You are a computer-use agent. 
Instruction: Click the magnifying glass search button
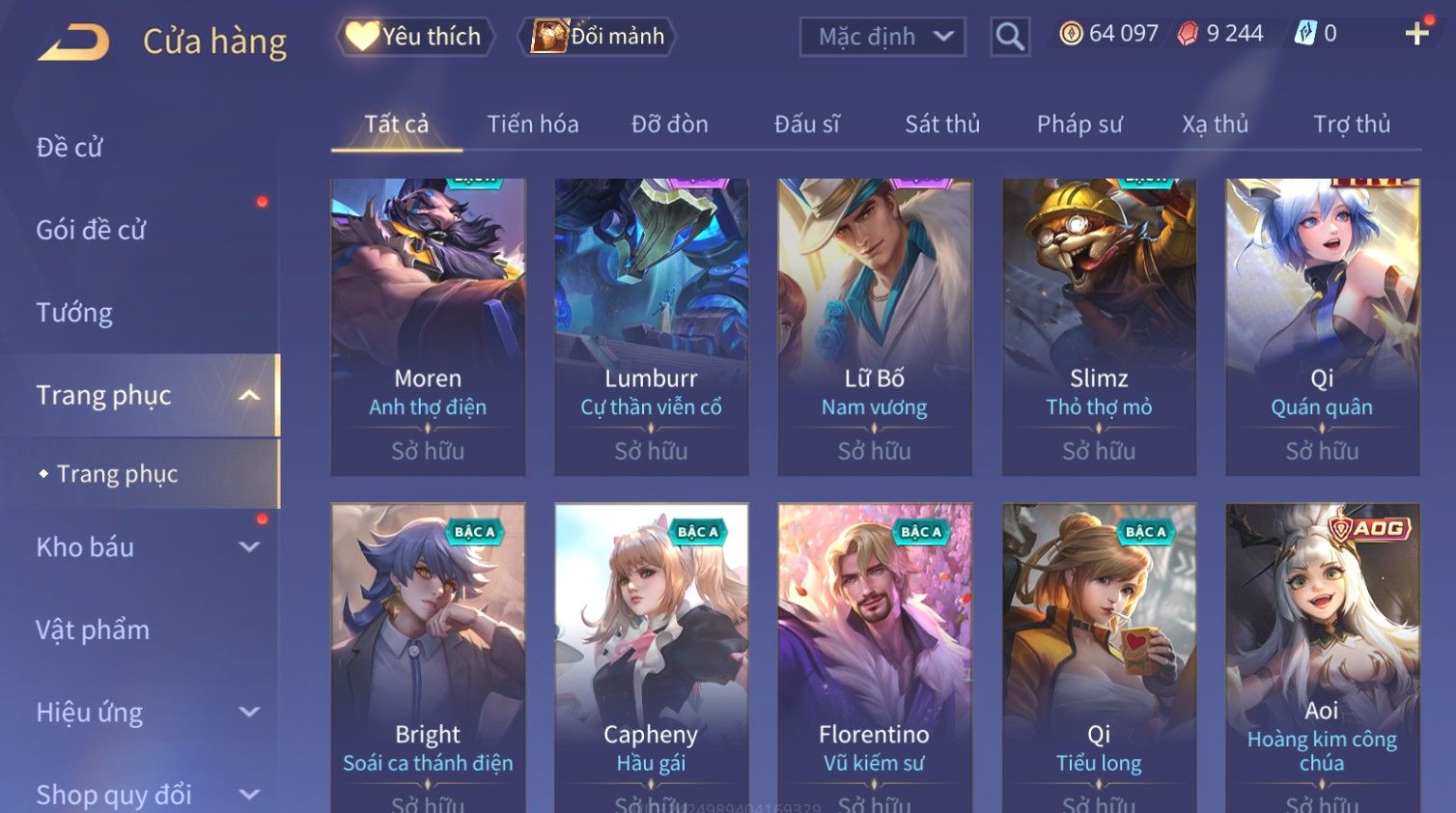(x=1010, y=37)
